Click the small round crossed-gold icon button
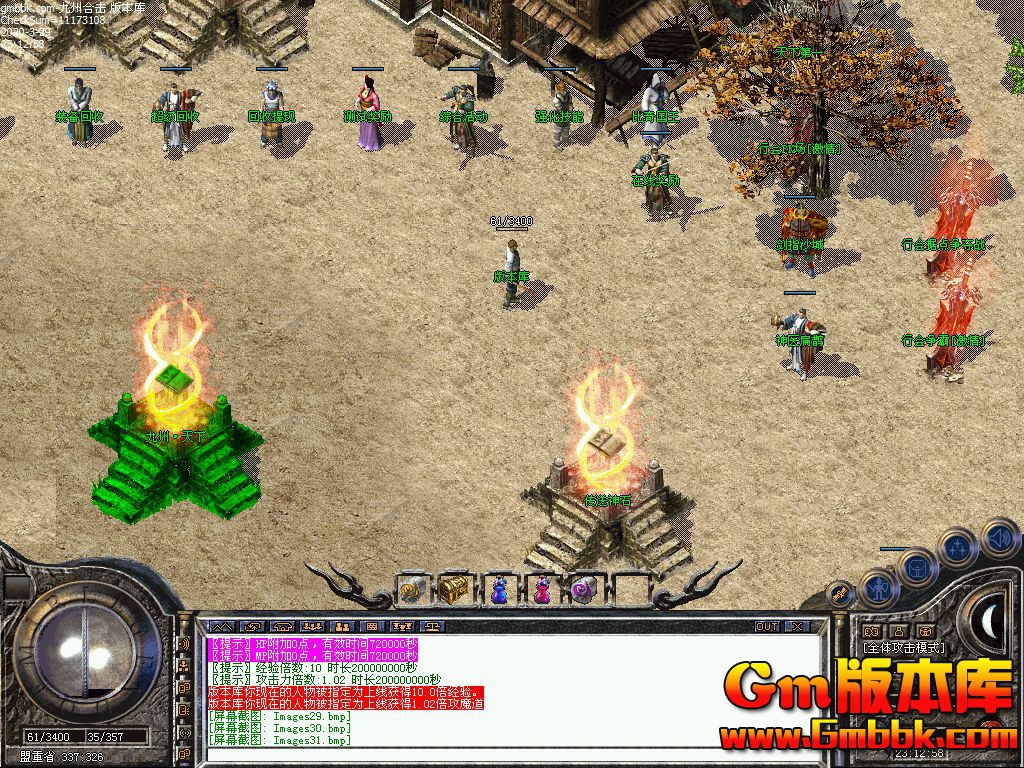The width and height of the screenshot is (1024, 768). coord(841,594)
